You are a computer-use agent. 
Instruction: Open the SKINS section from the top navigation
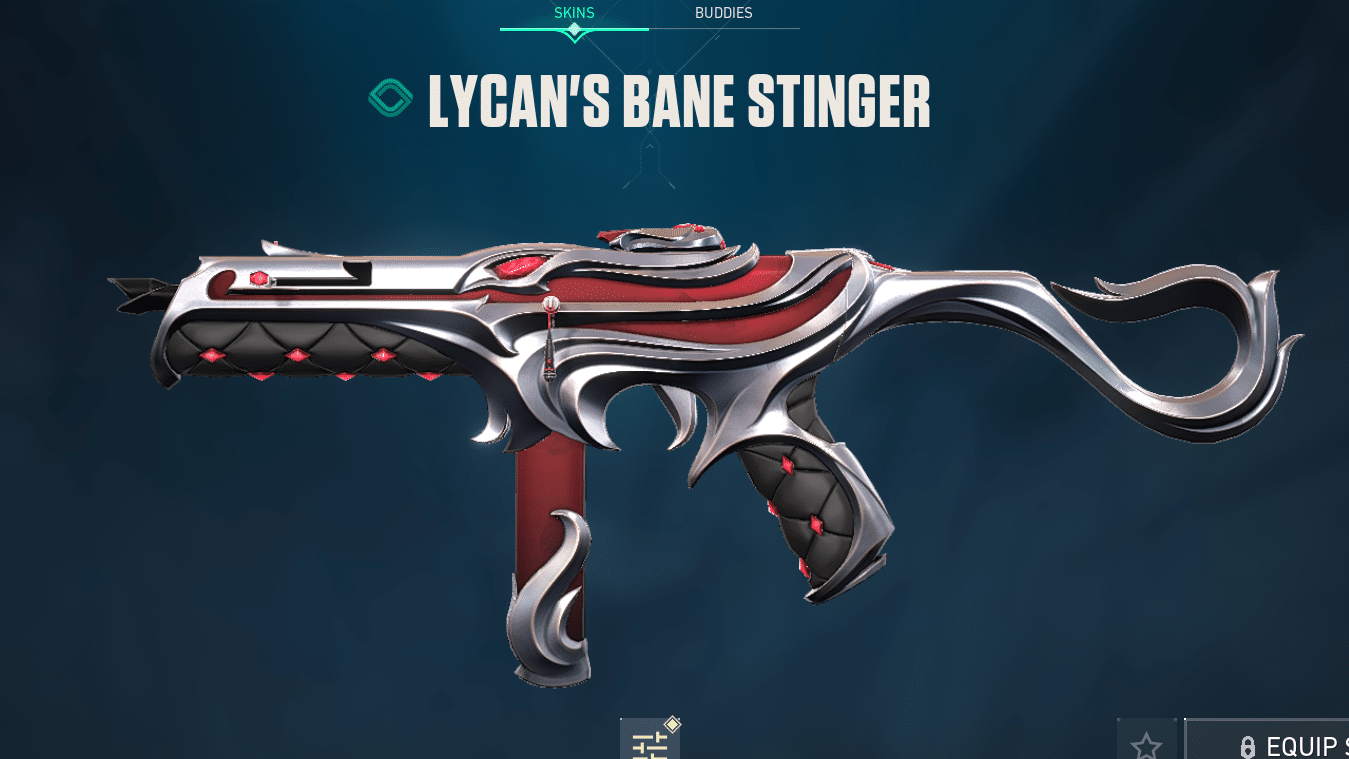(x=573, y=13)
